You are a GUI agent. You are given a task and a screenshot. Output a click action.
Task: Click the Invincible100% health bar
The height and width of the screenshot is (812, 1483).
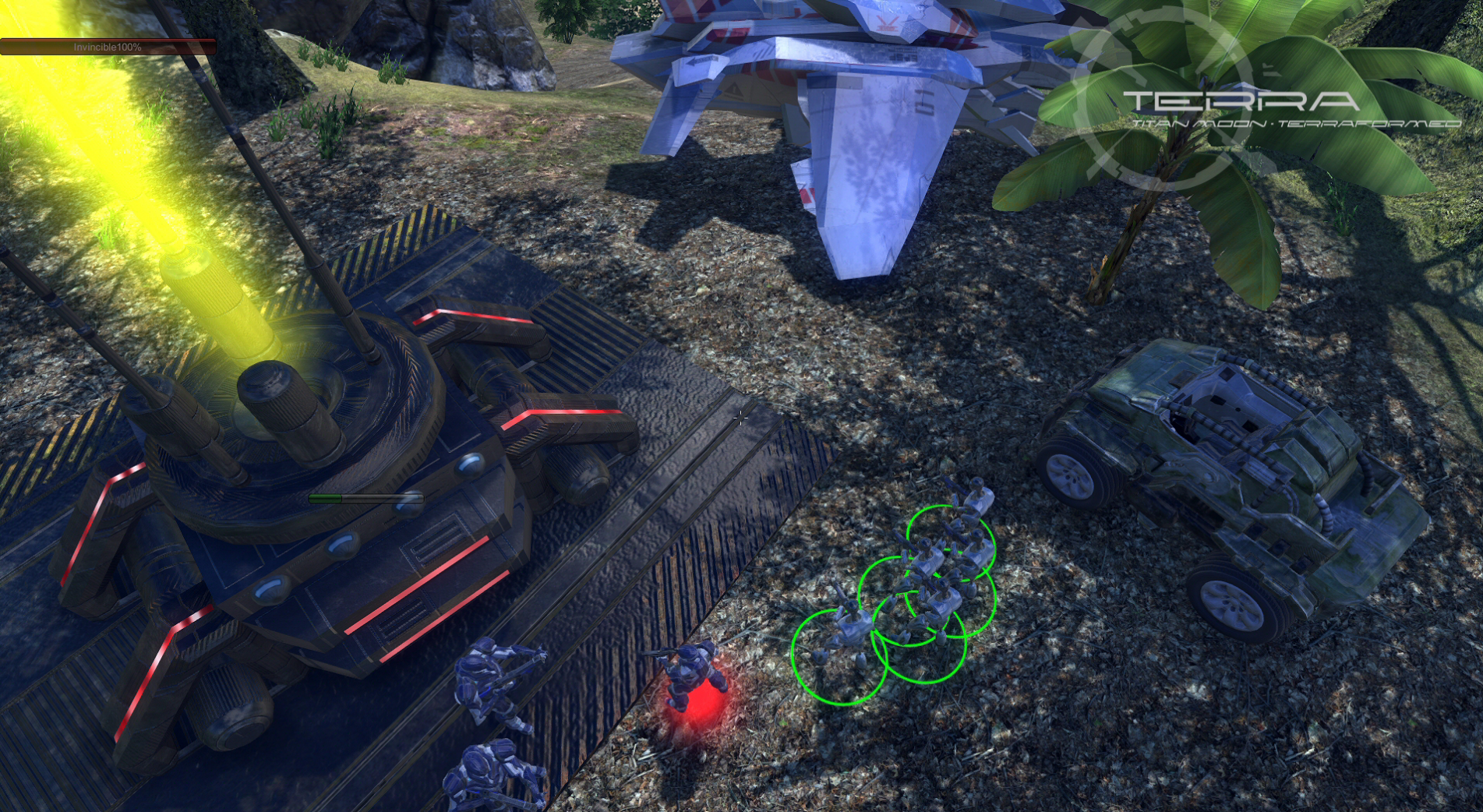(108, 47)
